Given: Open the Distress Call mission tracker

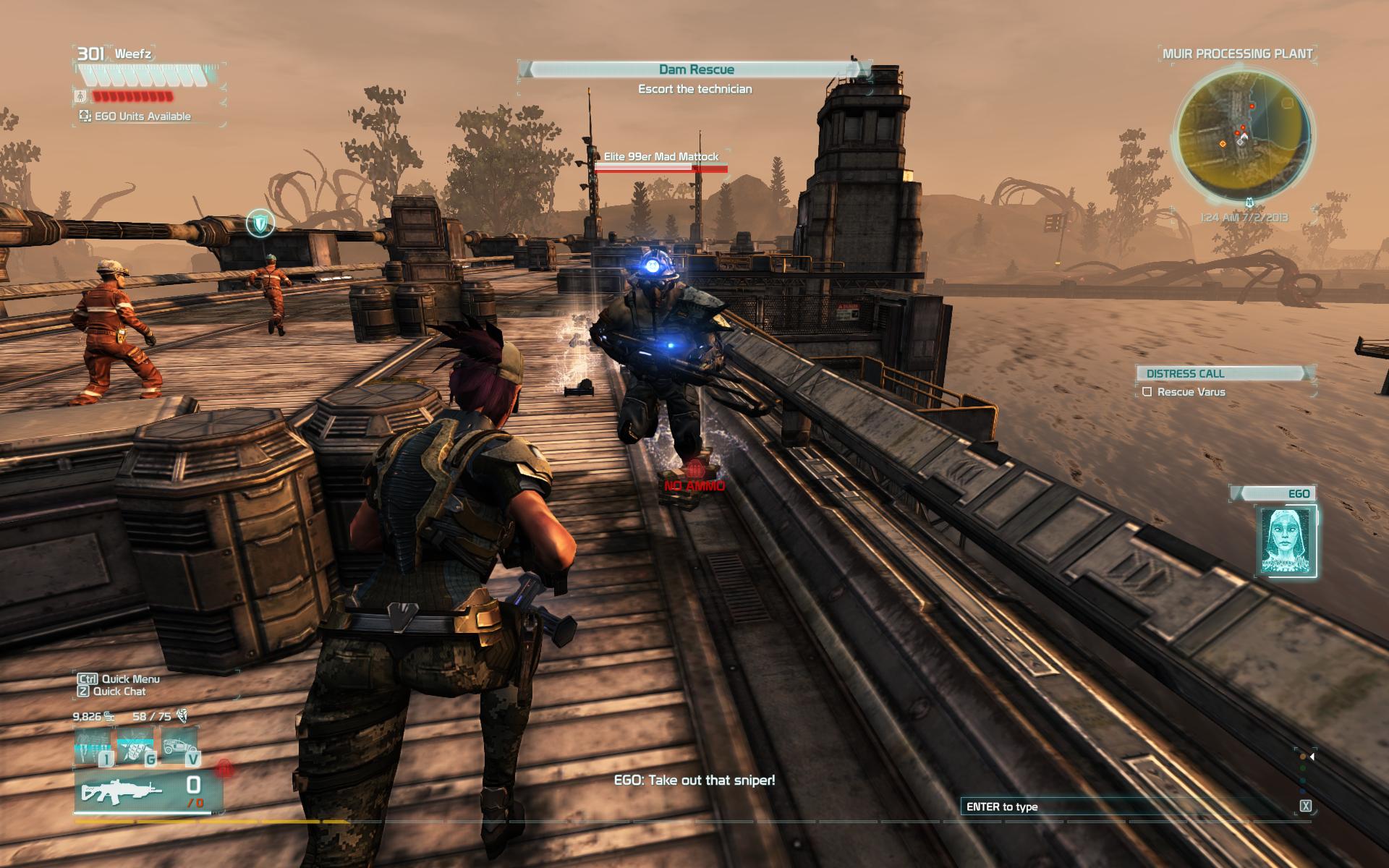Looking at the screenshot, I should (x=1224, y=373).
